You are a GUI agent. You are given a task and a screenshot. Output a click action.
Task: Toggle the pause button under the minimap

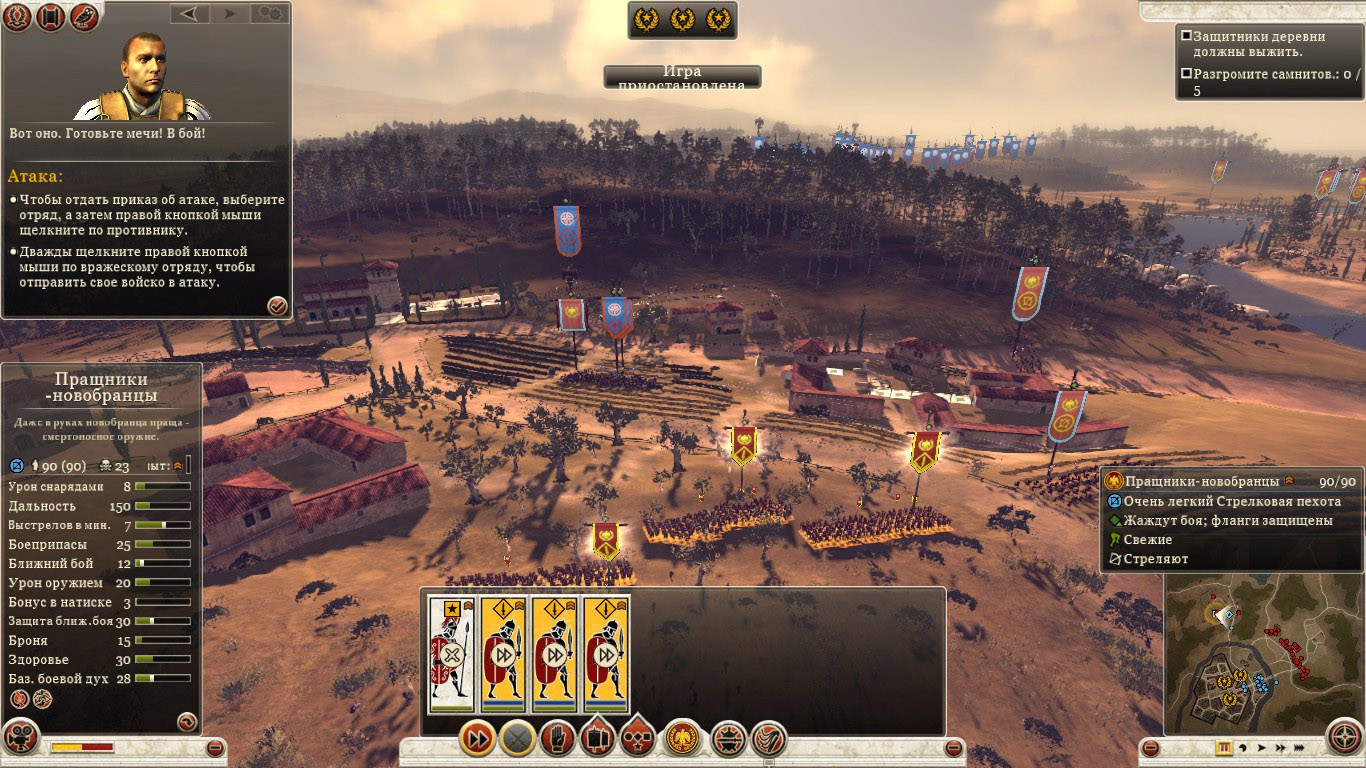tap(1223, 747)
